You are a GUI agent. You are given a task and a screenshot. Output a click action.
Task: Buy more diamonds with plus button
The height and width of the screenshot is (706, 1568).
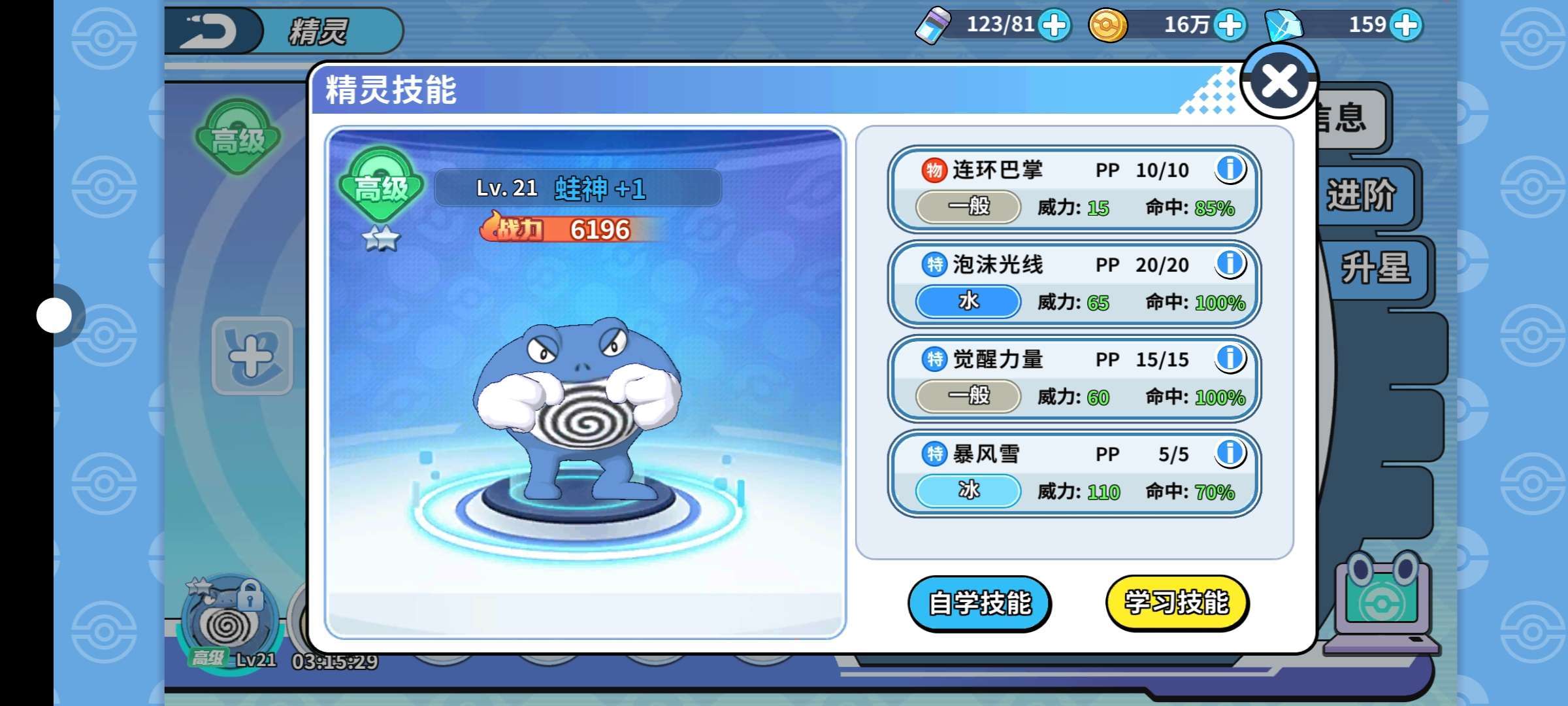pos(1406,26)
